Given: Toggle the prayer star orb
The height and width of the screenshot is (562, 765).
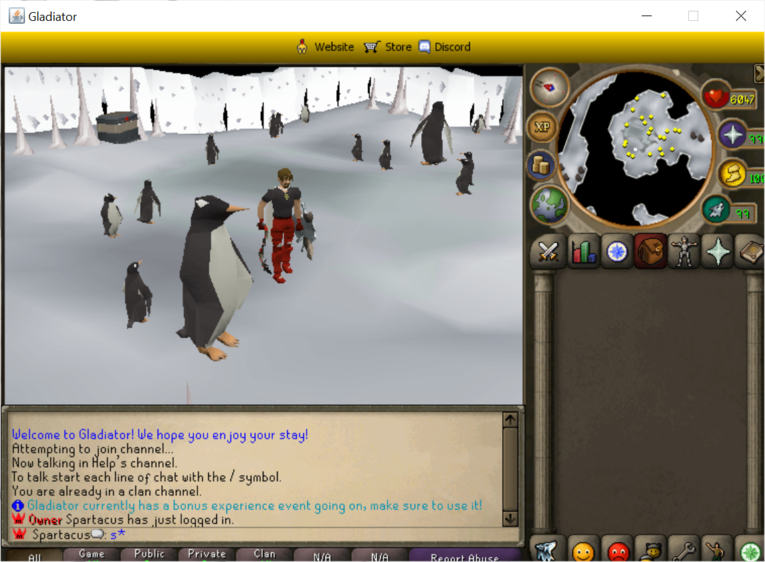Looking at the screenshot, I should (x=733, y=136).
